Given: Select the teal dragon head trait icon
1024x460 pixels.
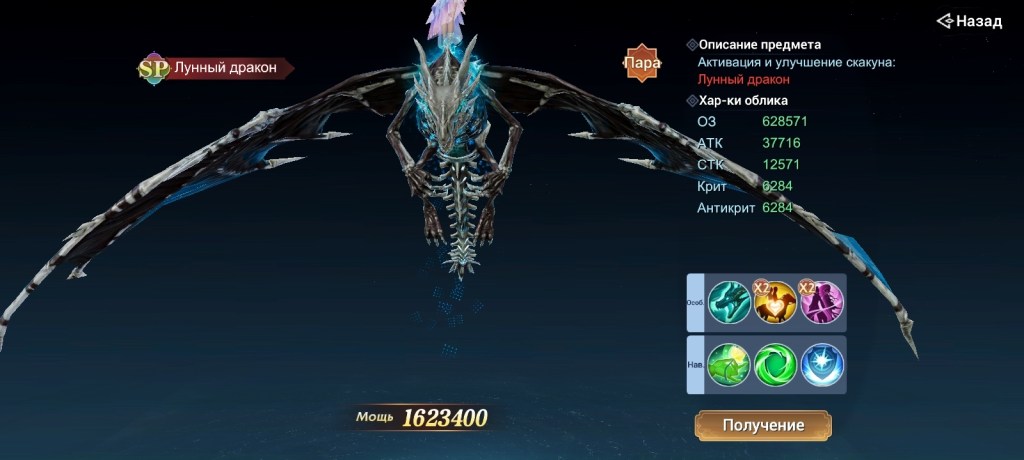Looking at the screenshot, I should point(729,302).
